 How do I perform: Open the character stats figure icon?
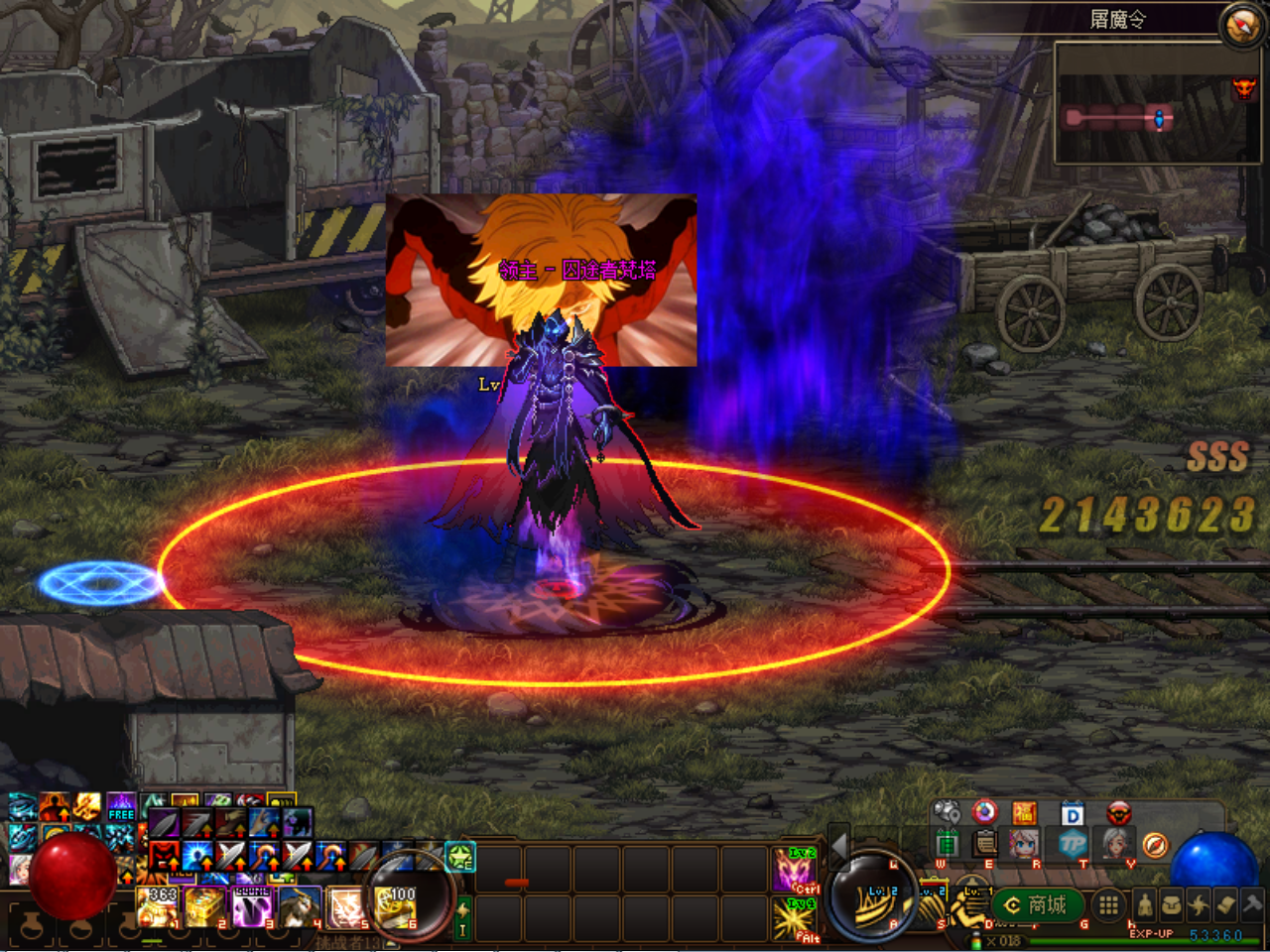1144,905
